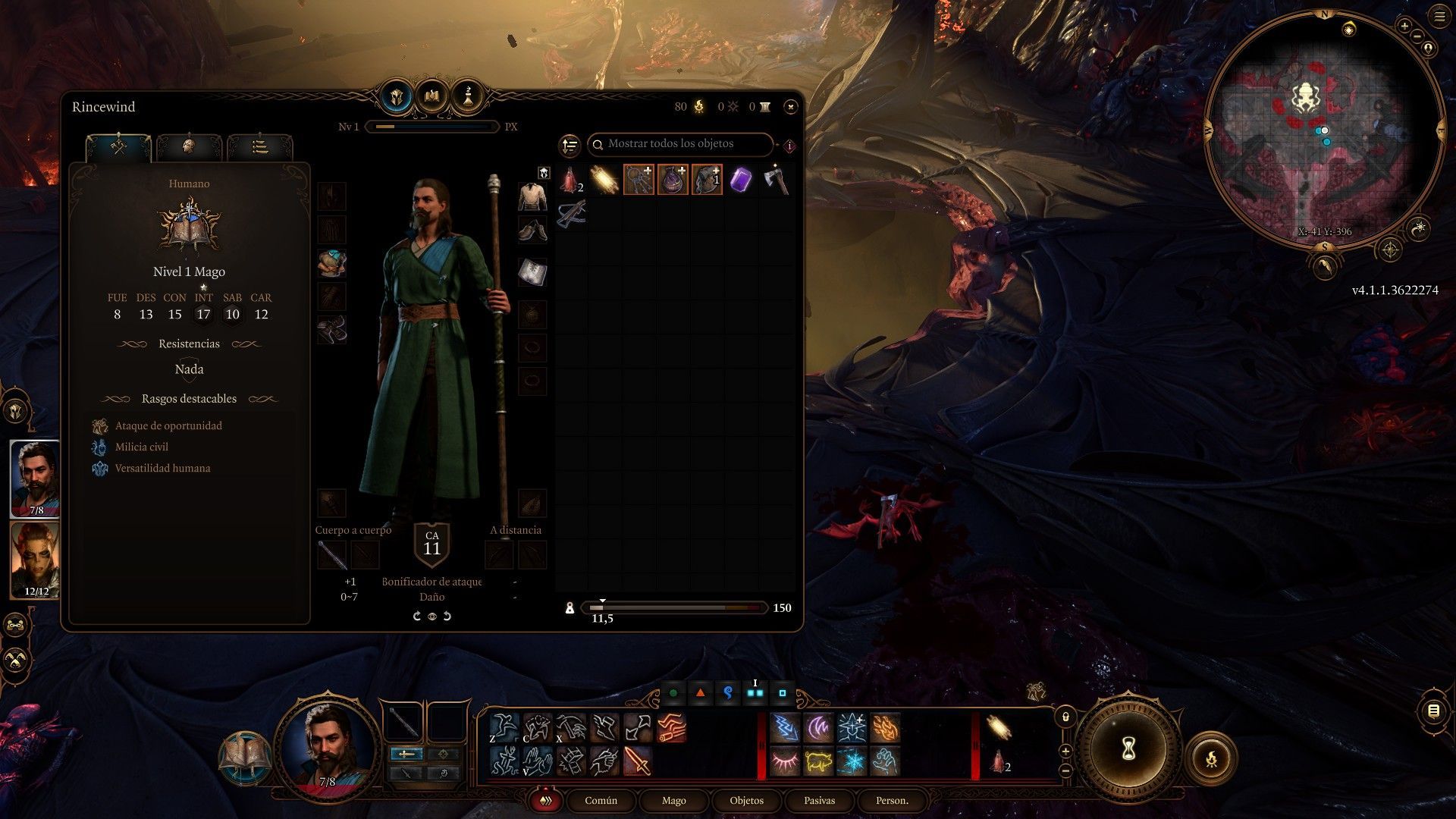Cast the orange fire bolt spell
This screenshot has width=1456, height=819.
(885, 728)
